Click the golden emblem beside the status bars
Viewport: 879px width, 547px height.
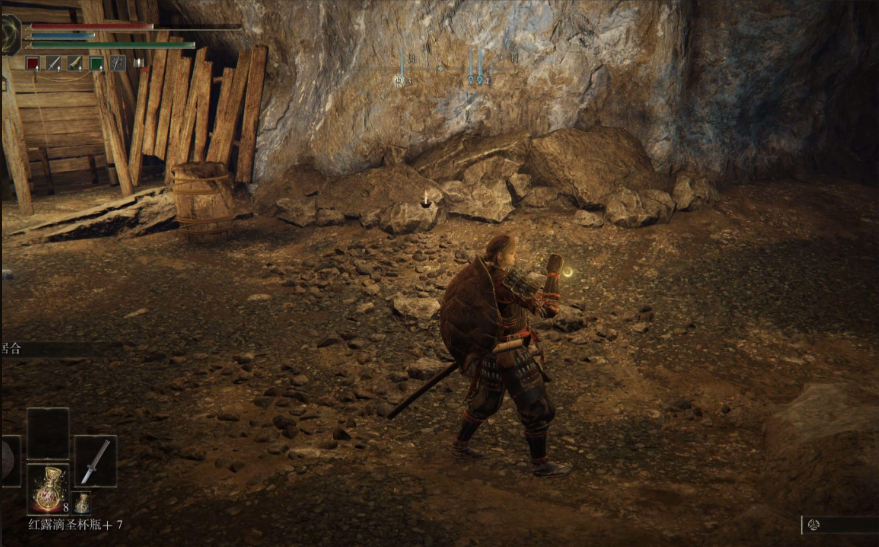pyautogui.click(x=9, y=35)
